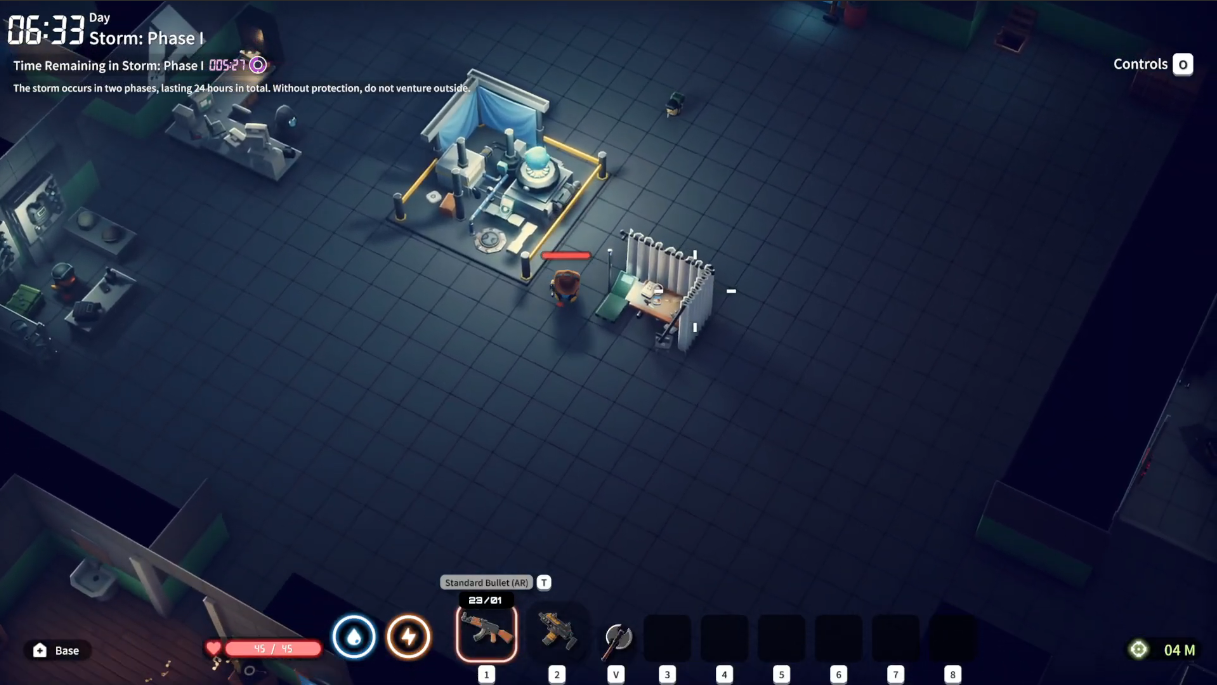Change the Standard Bullet (AR) ammo type

tap(544, 582)
